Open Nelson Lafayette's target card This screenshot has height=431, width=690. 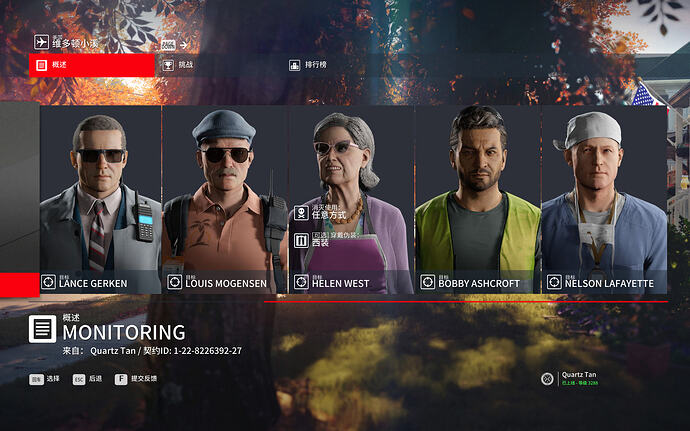(604, 200)
